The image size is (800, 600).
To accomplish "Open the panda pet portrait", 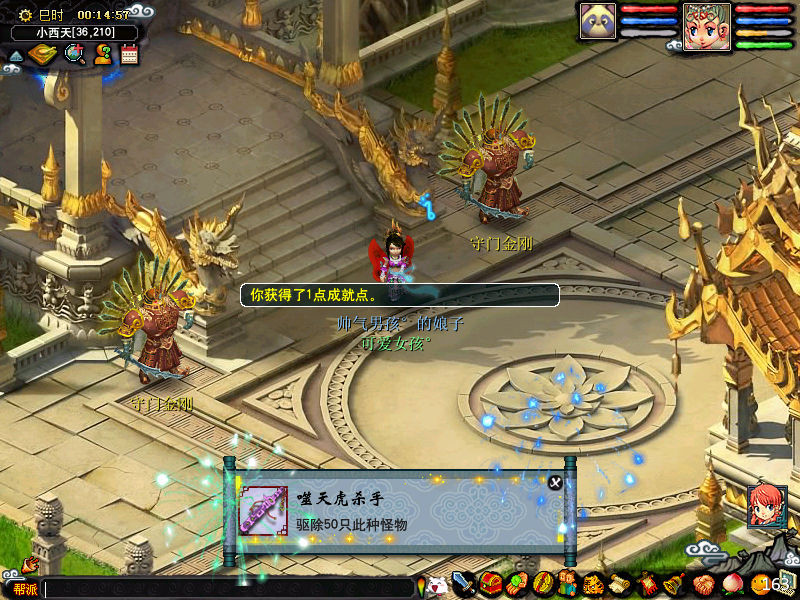I will [597, 21].
